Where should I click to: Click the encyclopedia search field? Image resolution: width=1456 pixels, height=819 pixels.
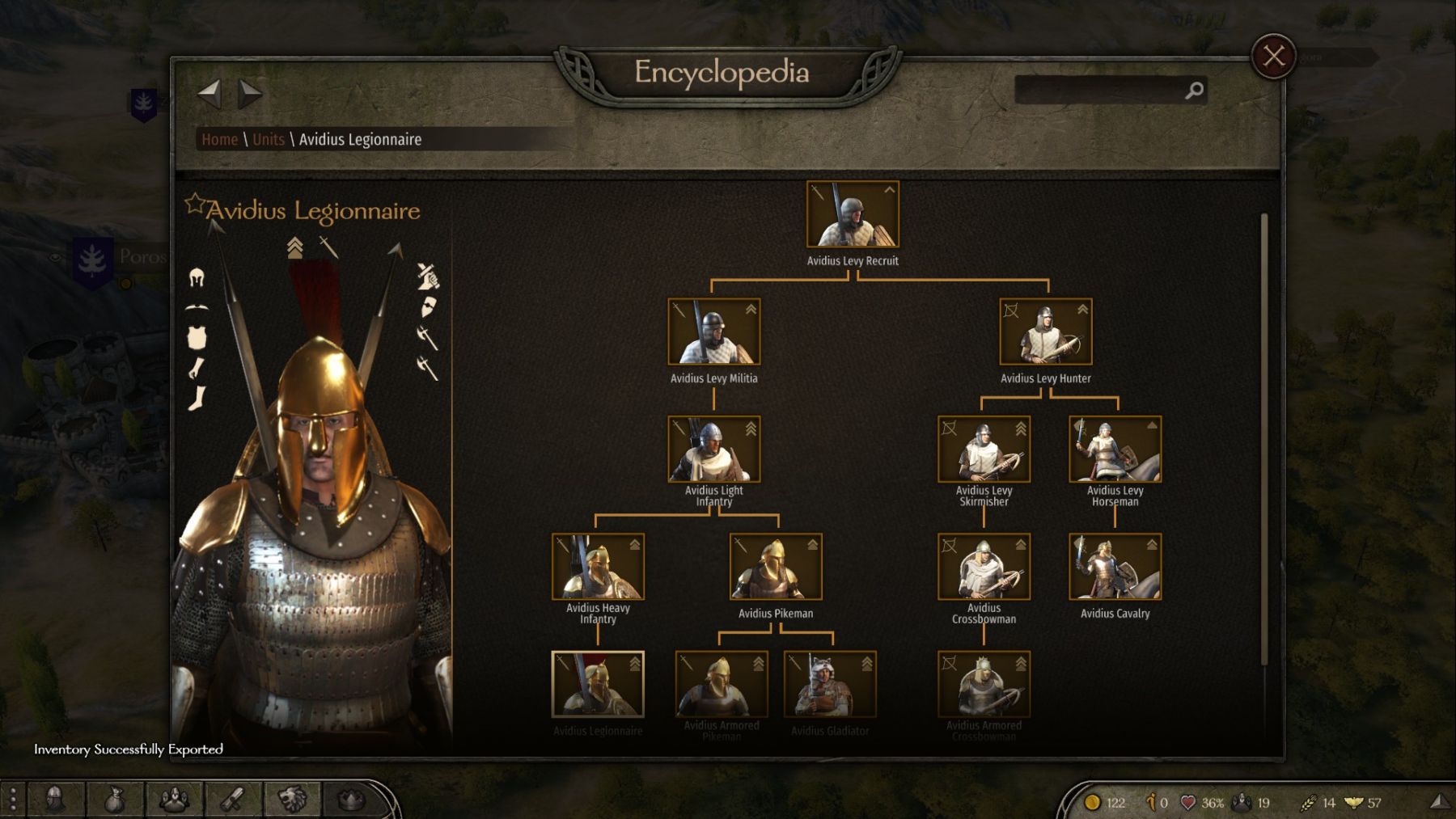point(1100,91)
